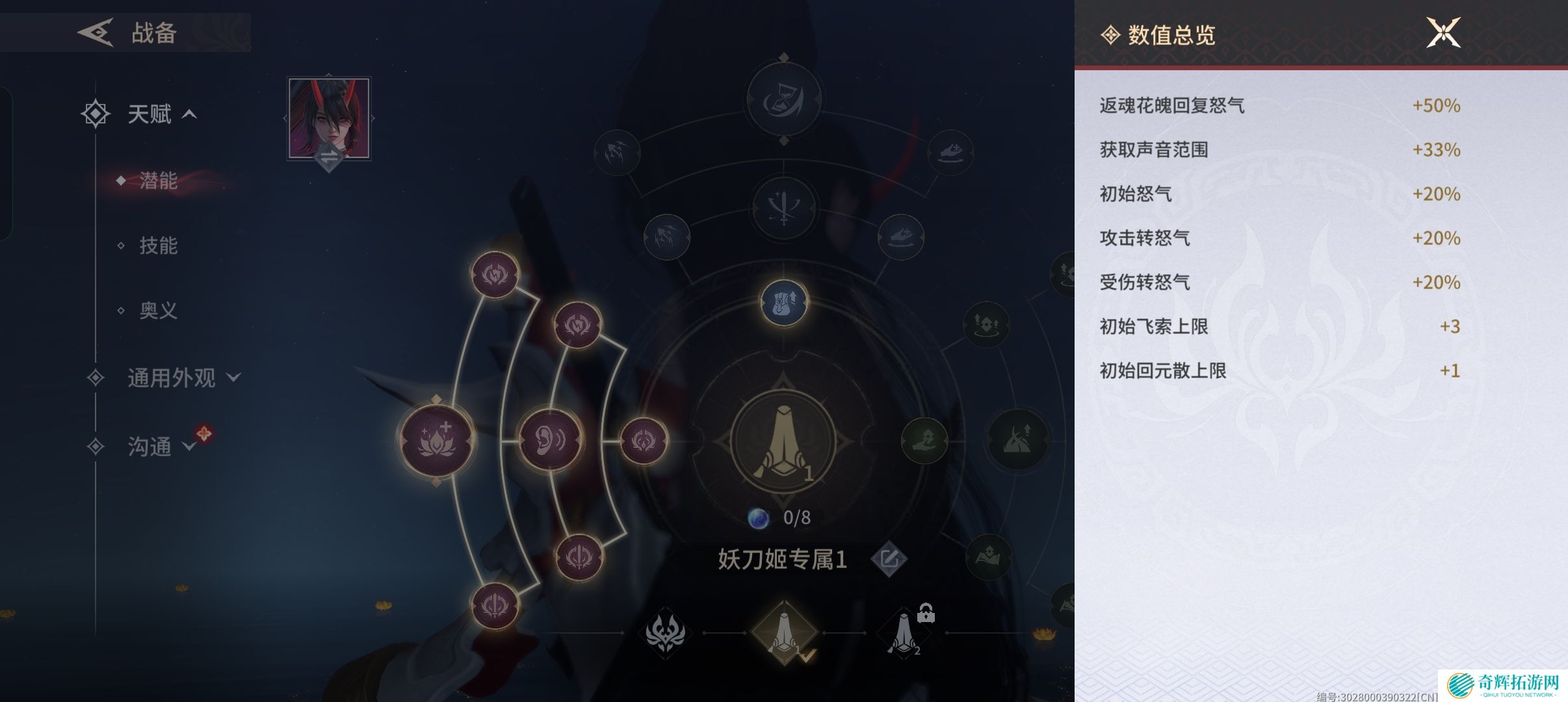Image resolution: width=1568 pixels, height=702 pixels.
Task: Open the 奥义 sub-tab
Action: coord(158,311)
